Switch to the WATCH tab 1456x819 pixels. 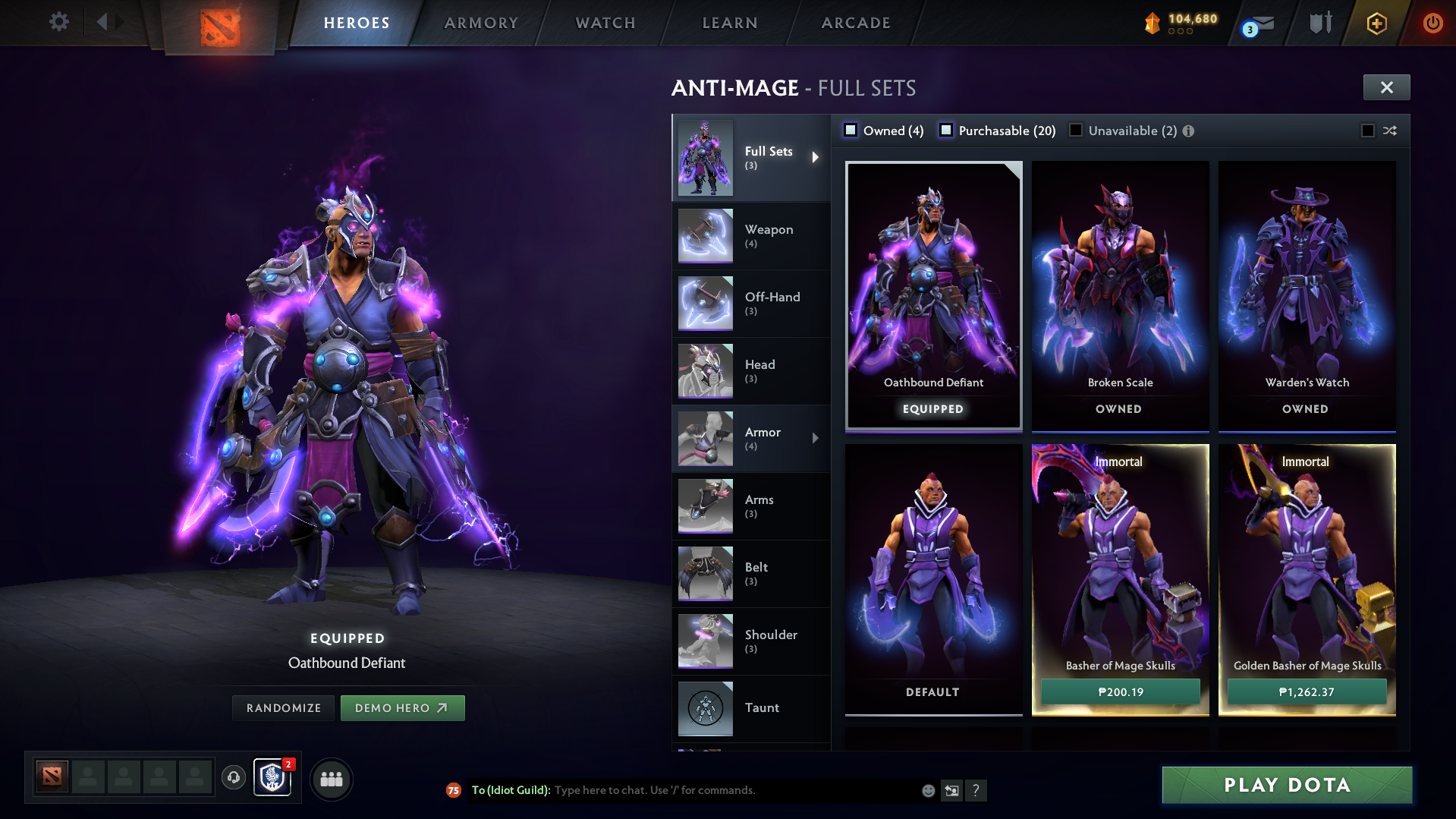click(605, 23)
